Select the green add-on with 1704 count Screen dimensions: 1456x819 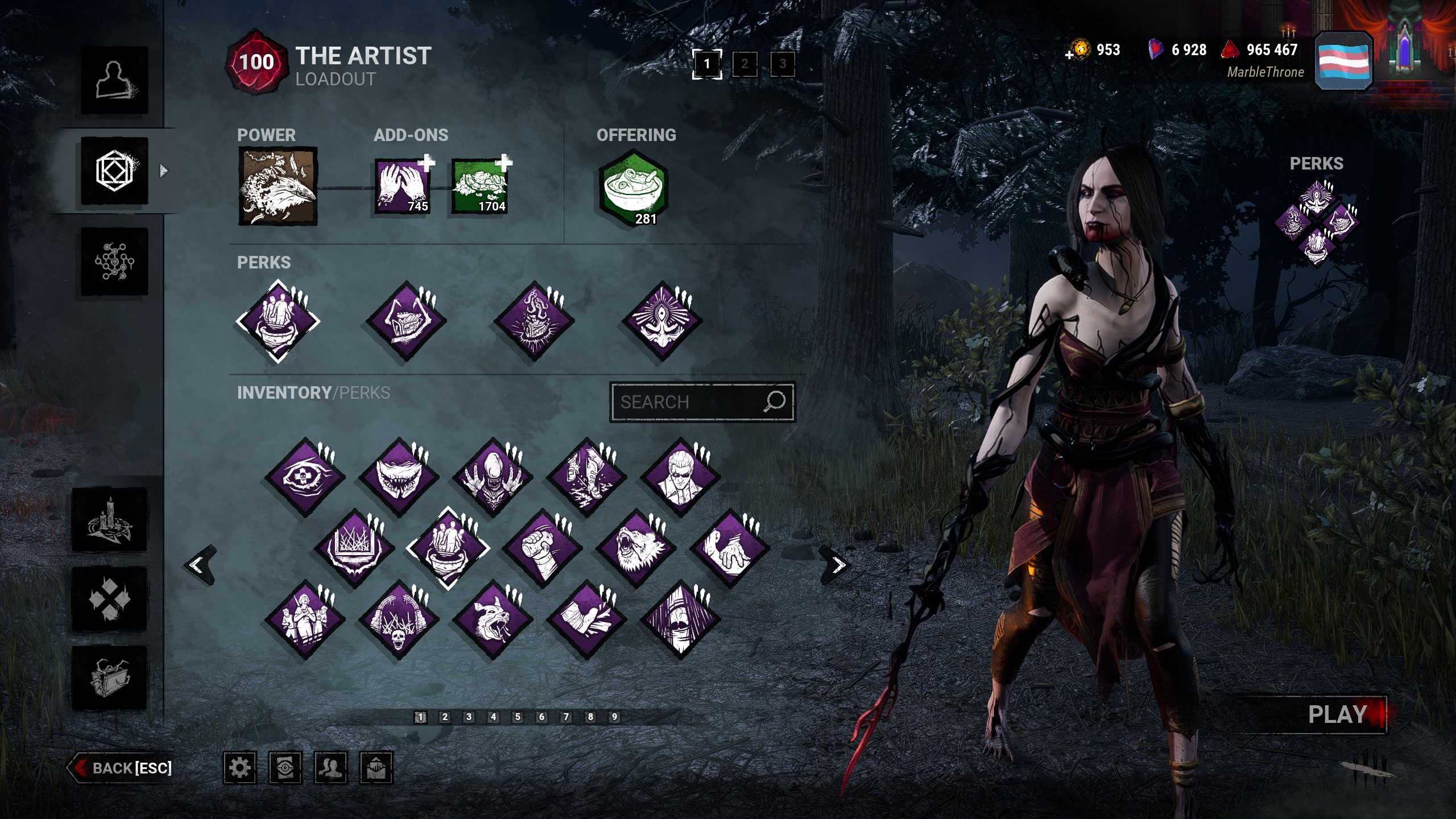[479, 187]
